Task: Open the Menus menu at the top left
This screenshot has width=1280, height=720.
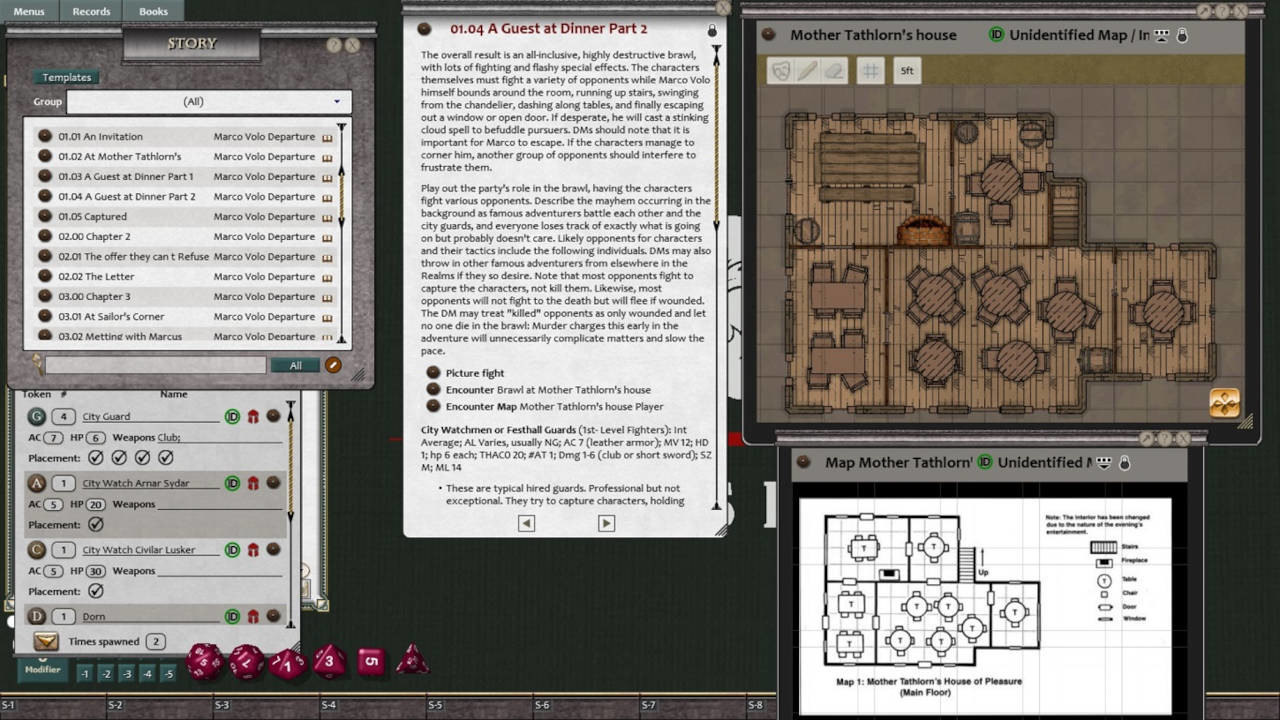Action: [28, 11]
